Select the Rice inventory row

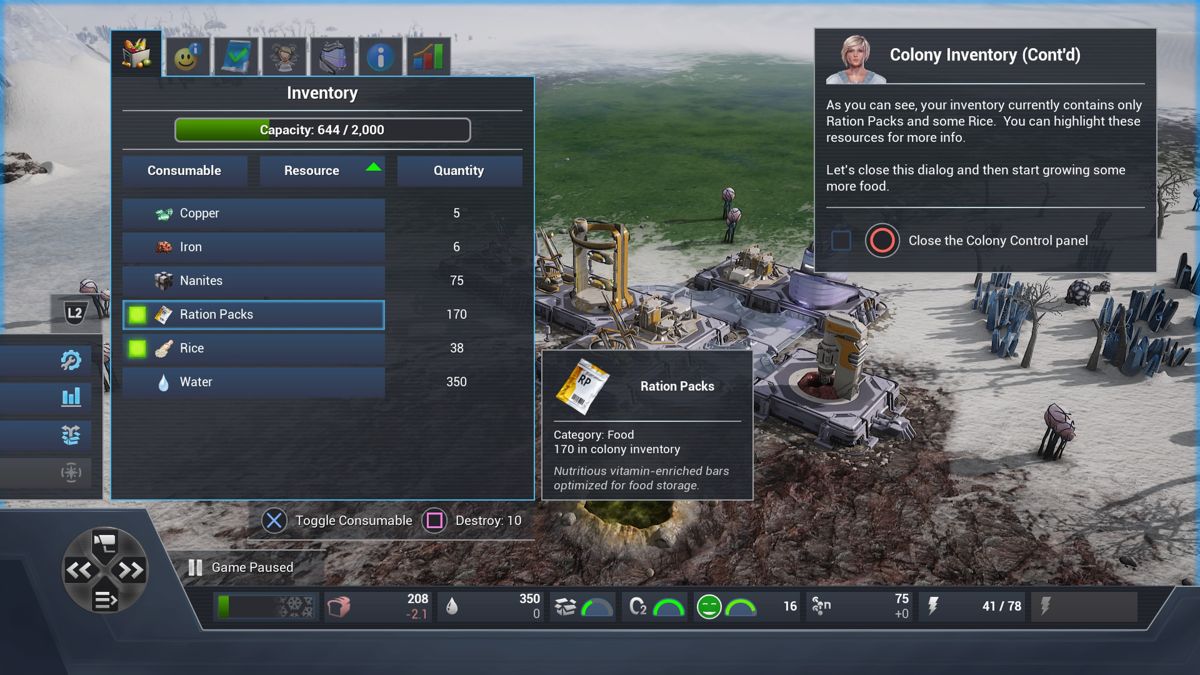point(254,349)
